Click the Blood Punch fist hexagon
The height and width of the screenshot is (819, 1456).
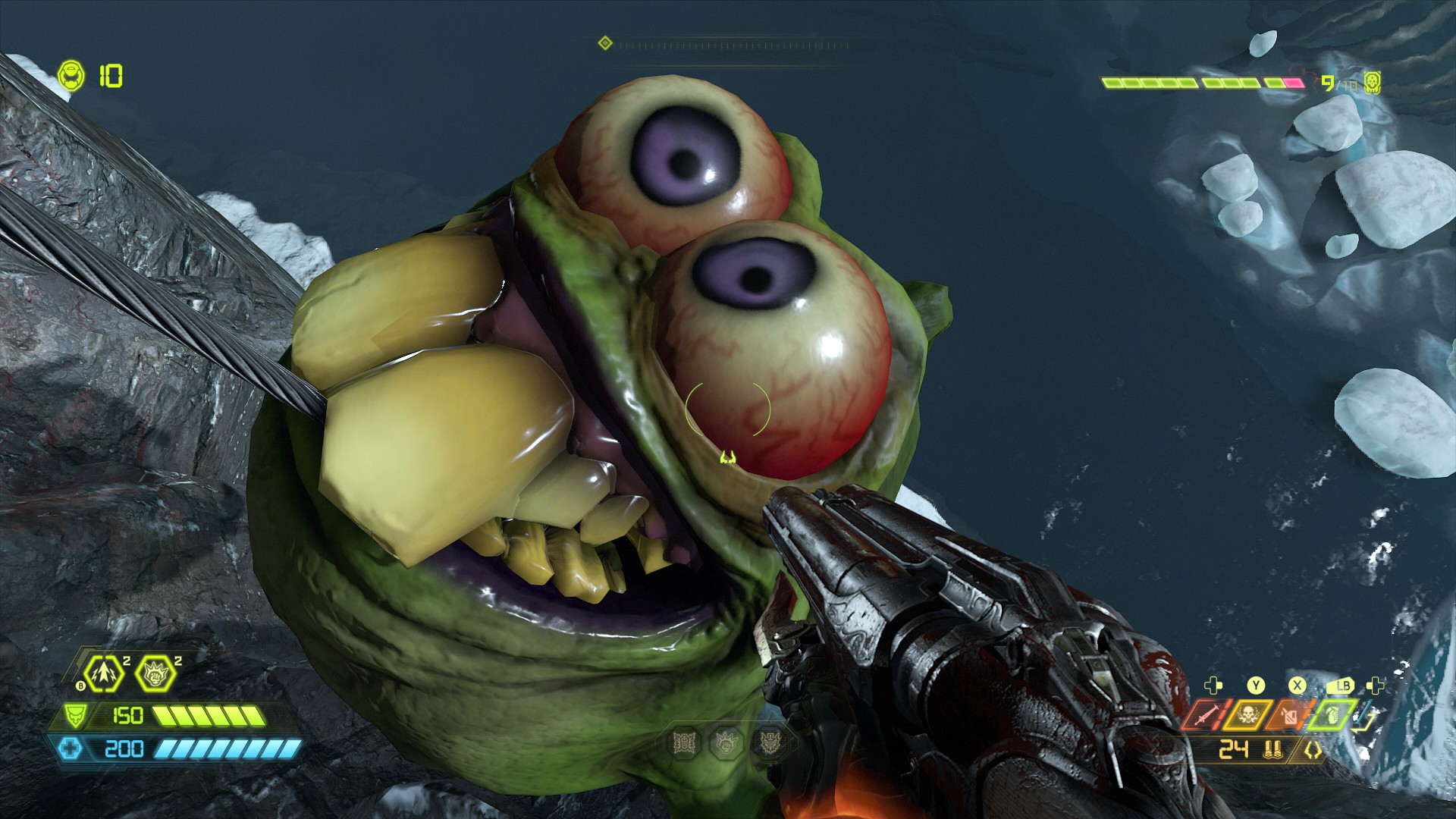(155, 674)
